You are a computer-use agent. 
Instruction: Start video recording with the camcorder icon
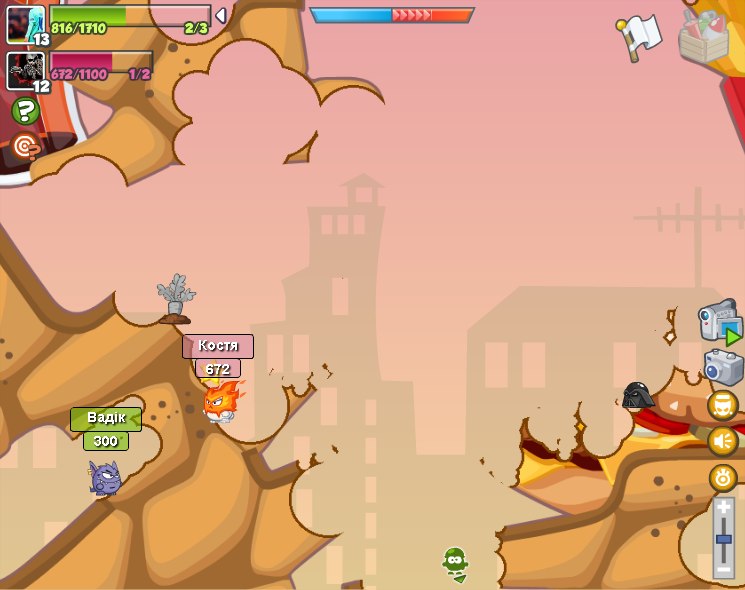point(719,323)
